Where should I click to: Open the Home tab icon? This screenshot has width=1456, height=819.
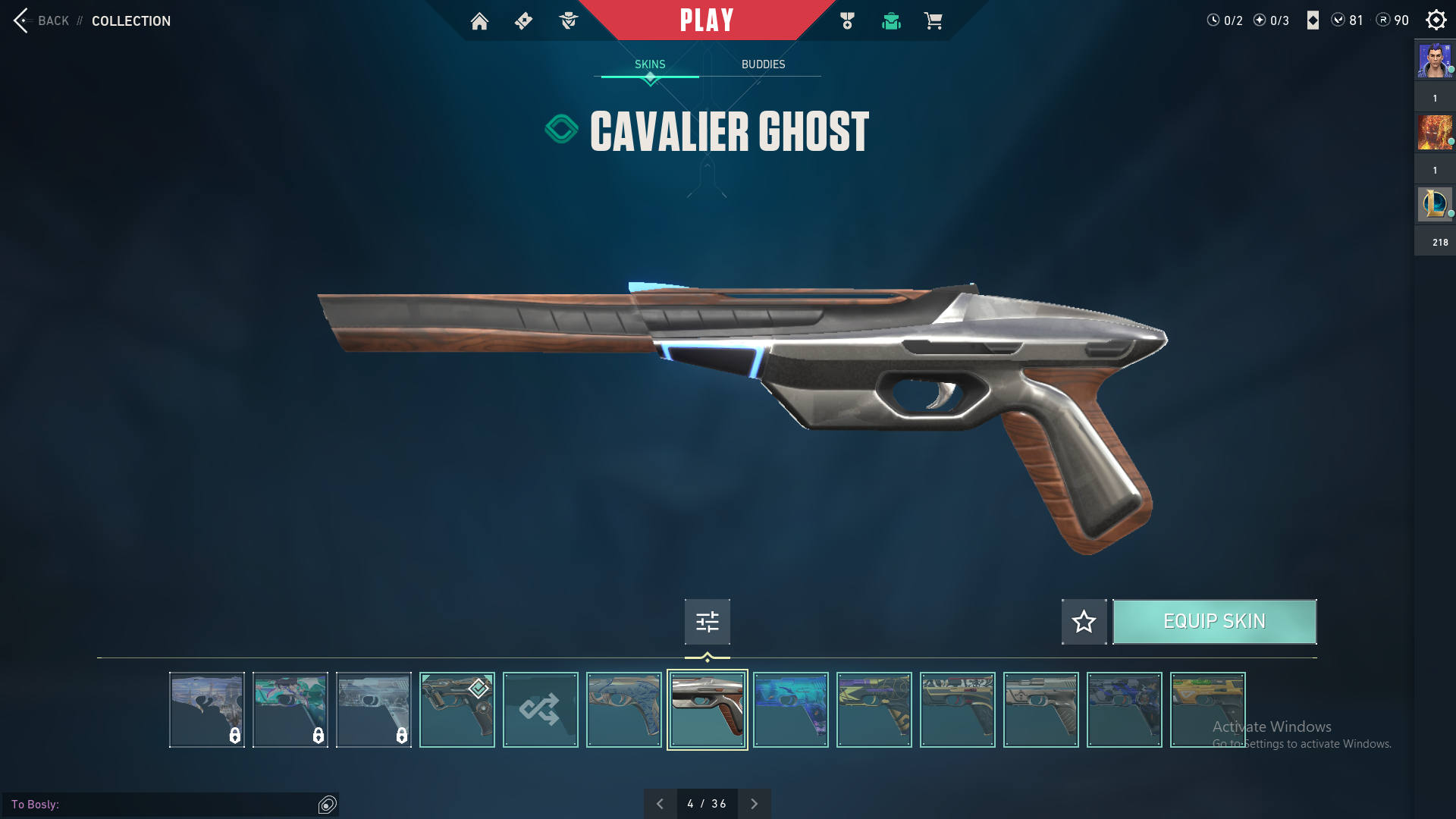click(x=479, y=21)
